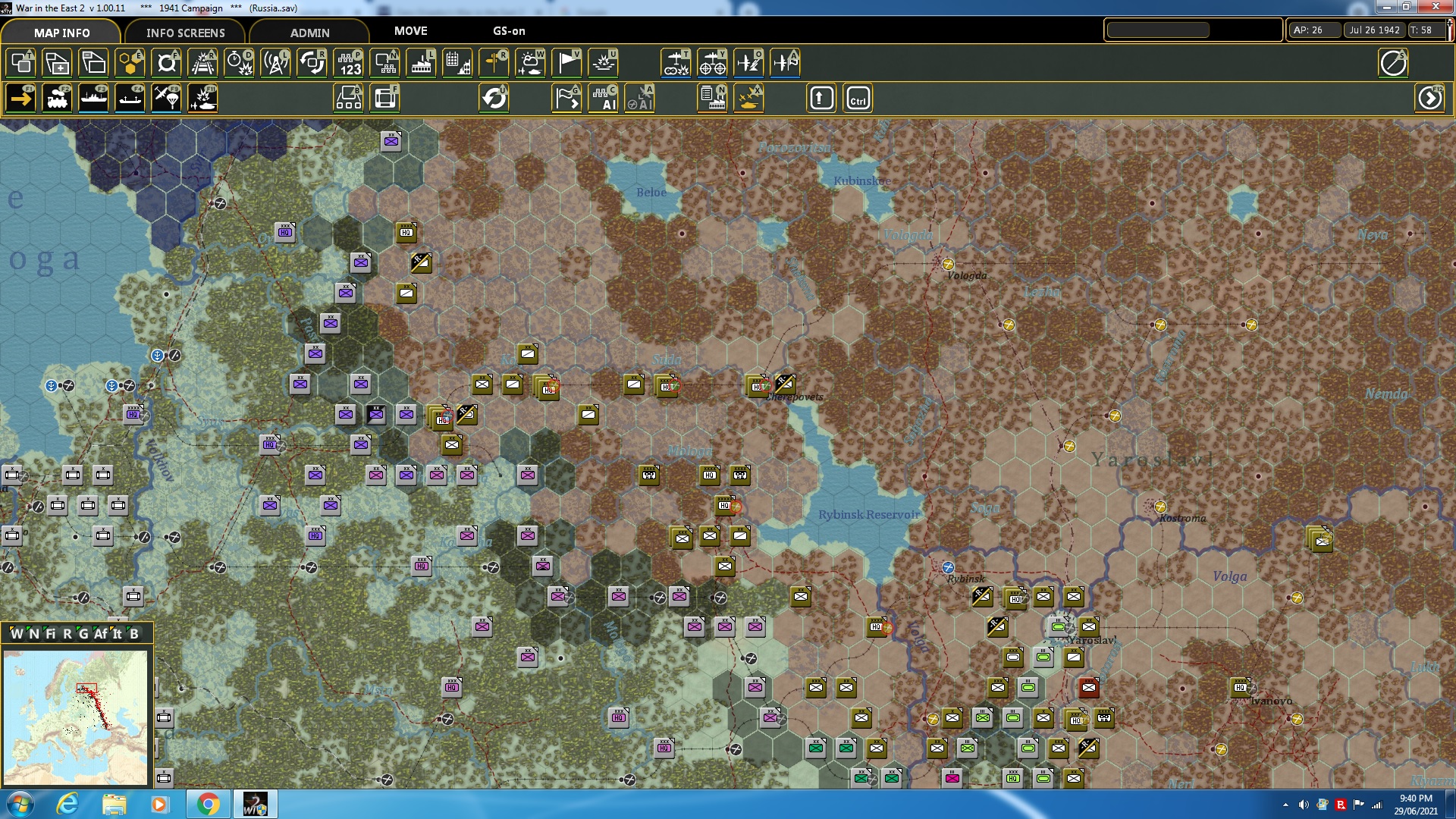Open the ADMIN tab

(311, 33)
